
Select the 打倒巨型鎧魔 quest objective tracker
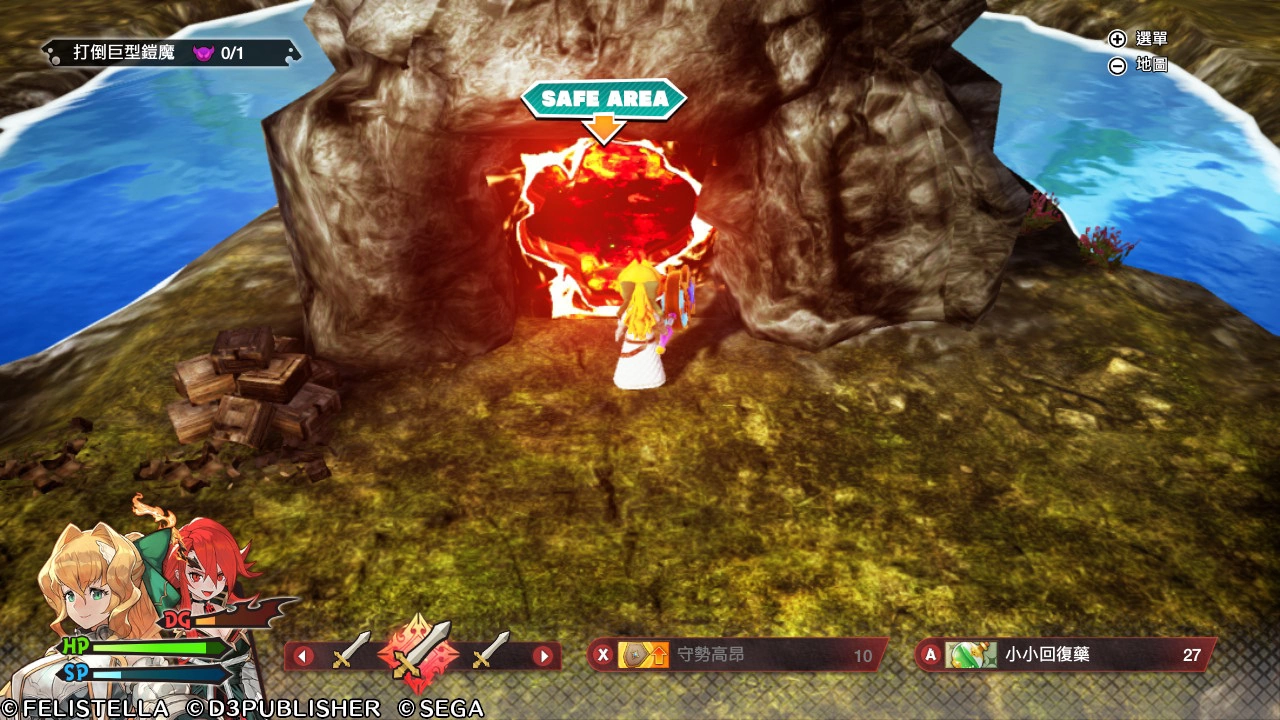170,53
